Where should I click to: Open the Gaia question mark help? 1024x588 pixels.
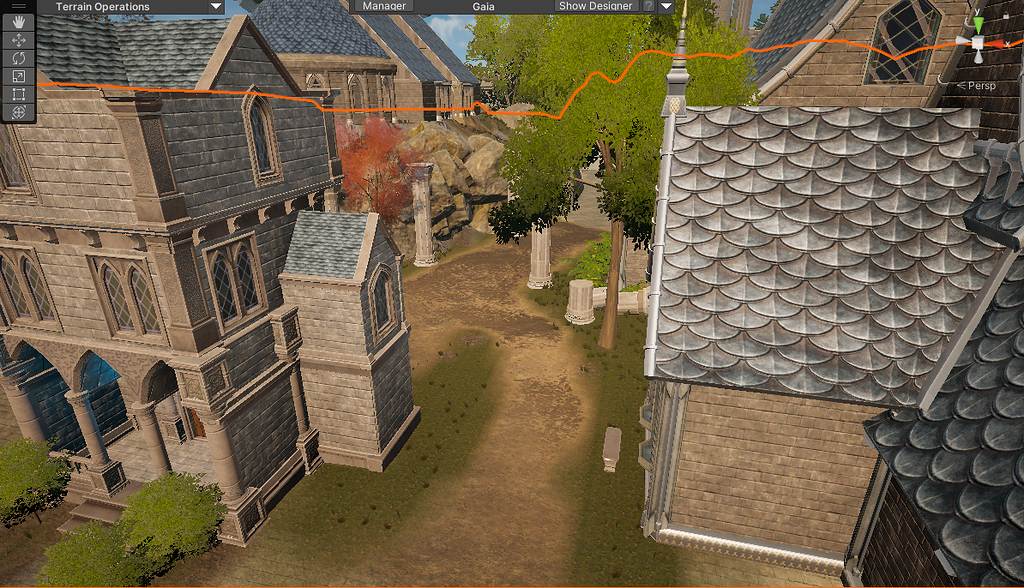click(x=648, y=6)
